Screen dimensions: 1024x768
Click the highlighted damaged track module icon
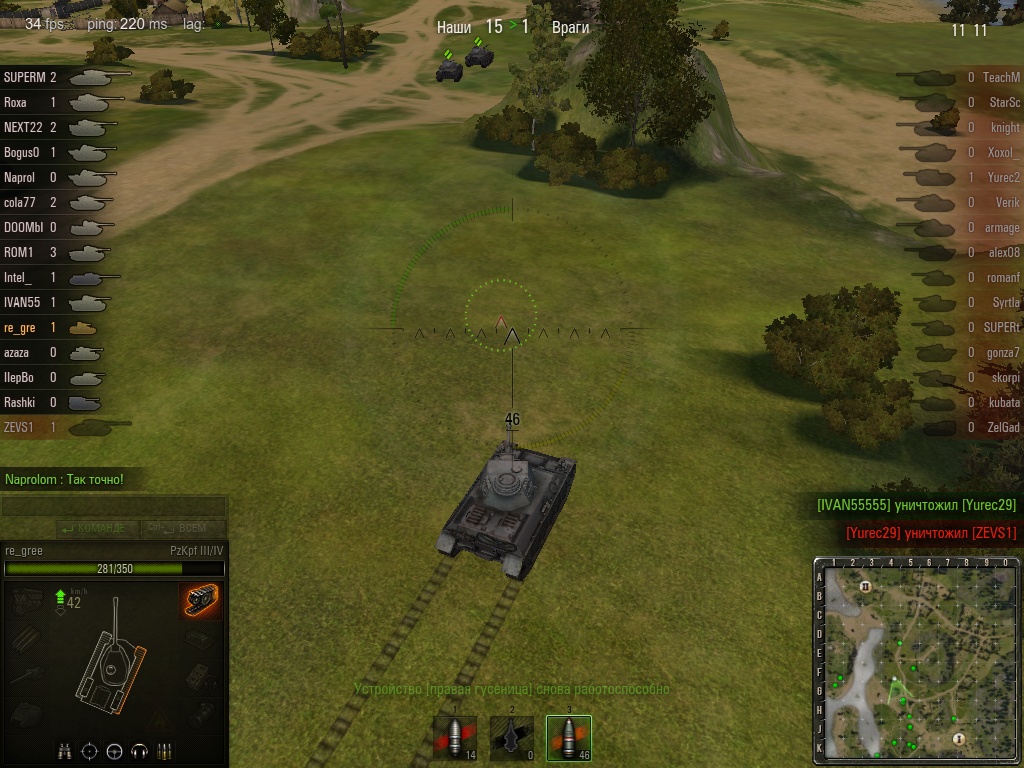(200, 601)
